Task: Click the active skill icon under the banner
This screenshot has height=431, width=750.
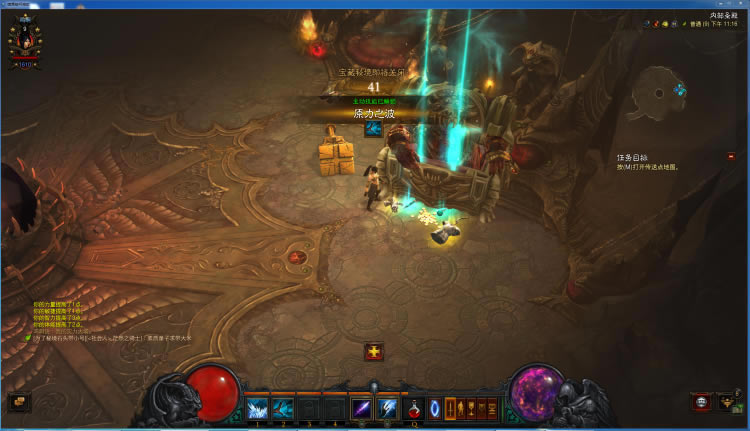Action: click(374, 128)
